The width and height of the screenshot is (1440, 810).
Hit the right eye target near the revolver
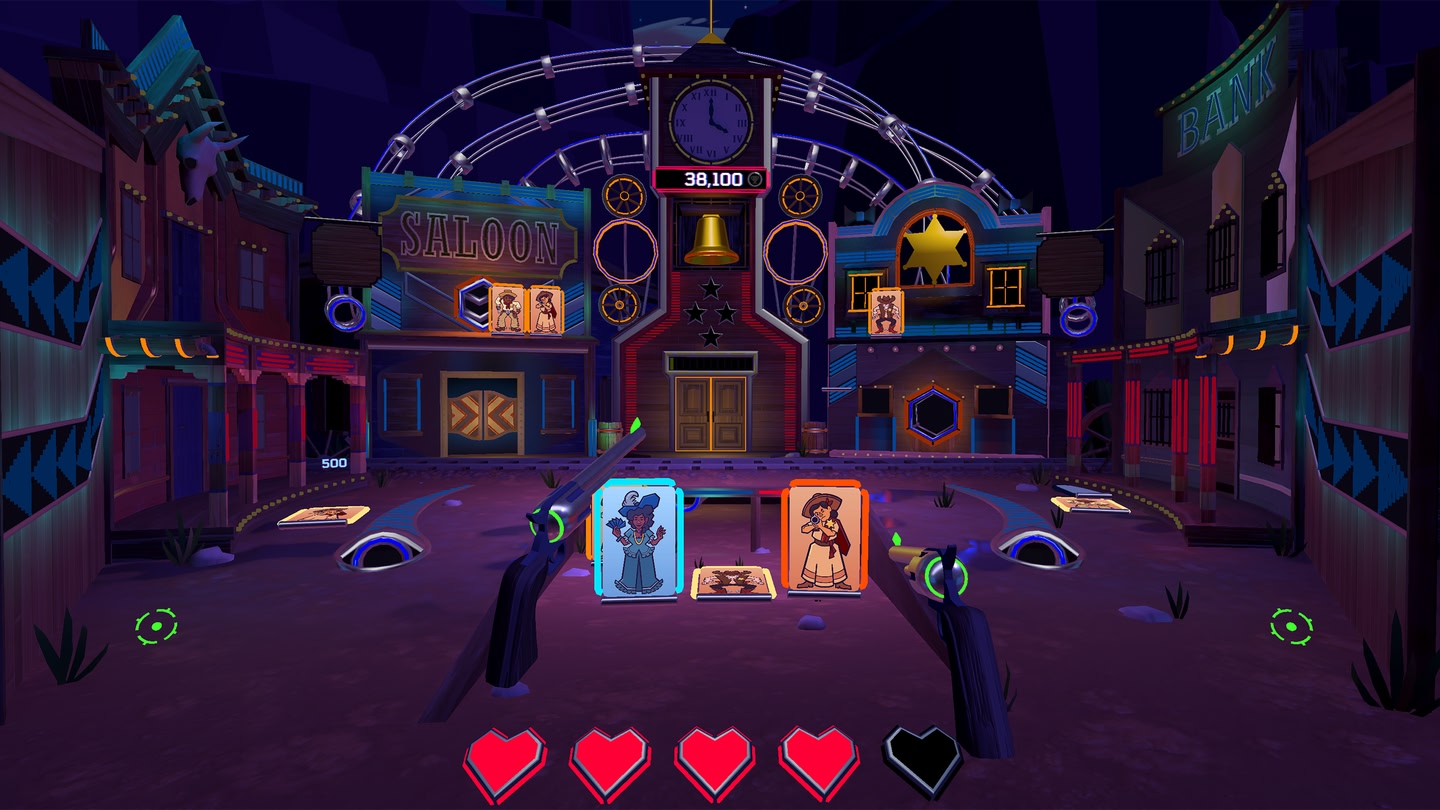point(1040,549)
